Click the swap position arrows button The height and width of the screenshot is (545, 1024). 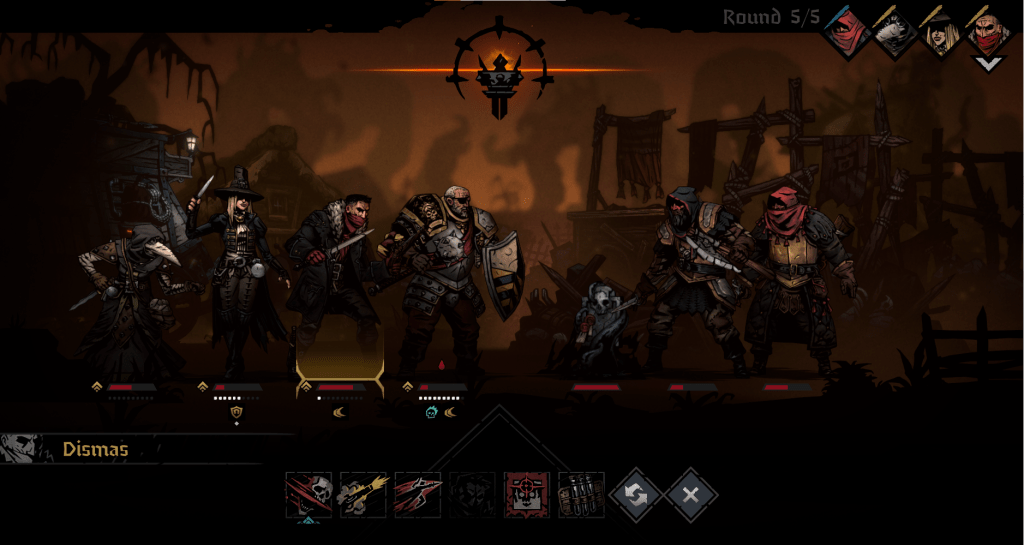(637, 494)
